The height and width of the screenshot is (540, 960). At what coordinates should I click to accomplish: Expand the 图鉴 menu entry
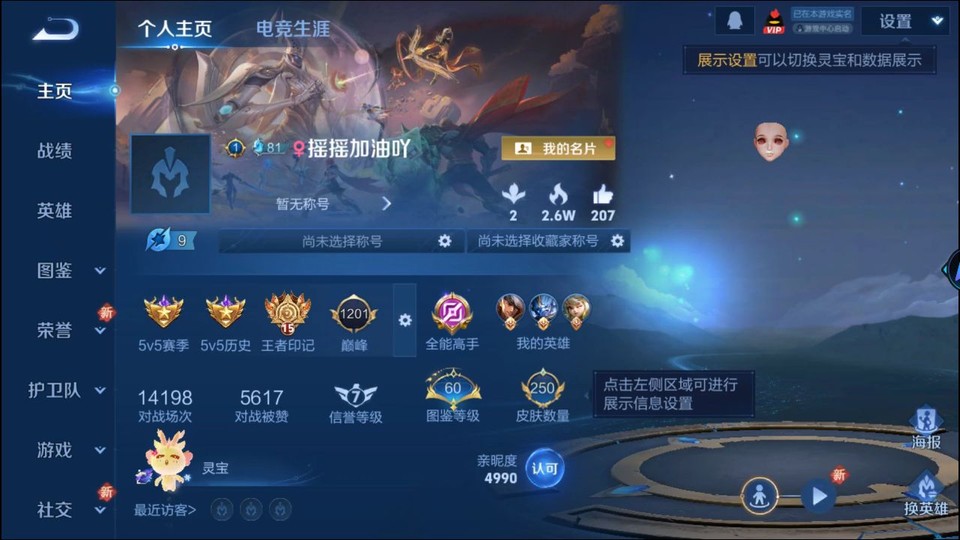click(68, 270)
